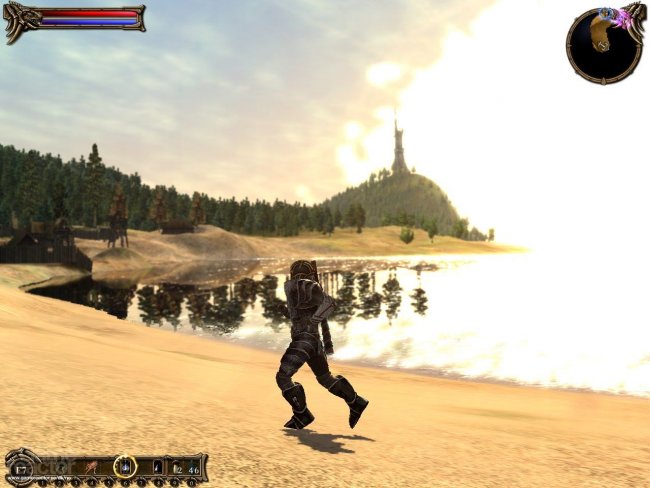Use the hotbar item with count 2

coord(175,466)
